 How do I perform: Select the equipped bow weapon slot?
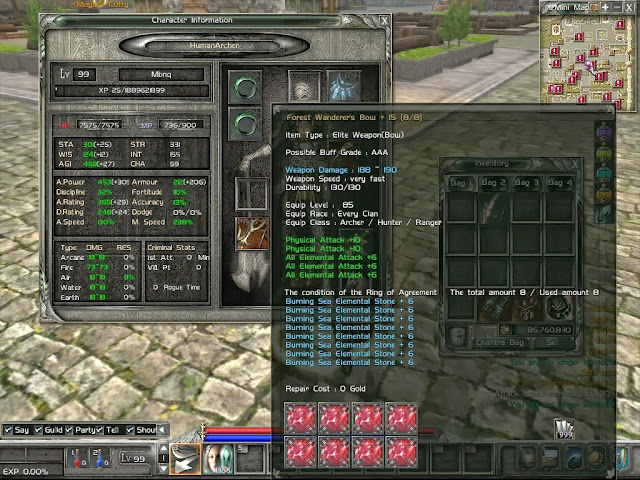[x=250, y=232]
